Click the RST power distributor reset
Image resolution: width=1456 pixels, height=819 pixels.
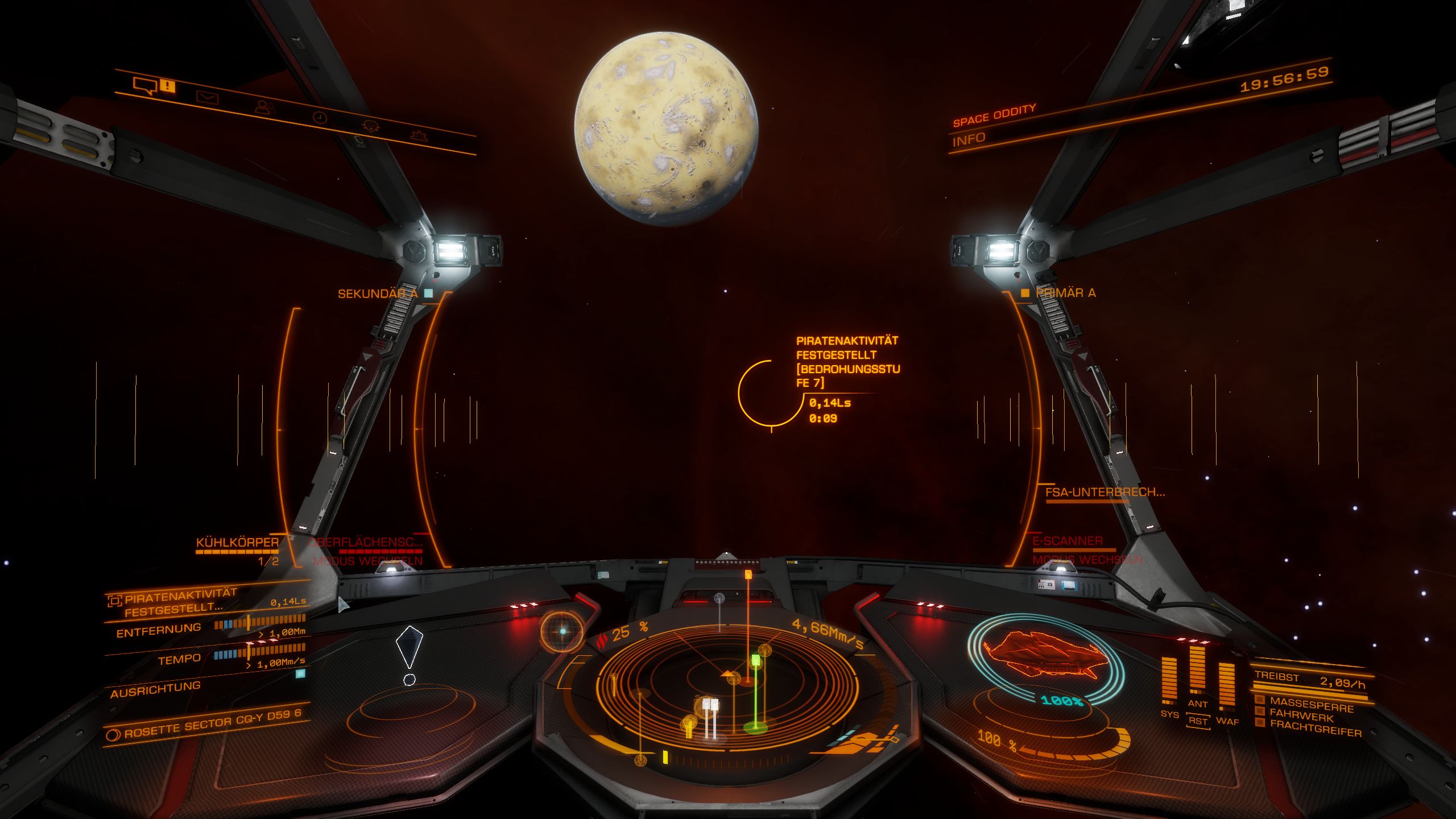coord(1198,721)
